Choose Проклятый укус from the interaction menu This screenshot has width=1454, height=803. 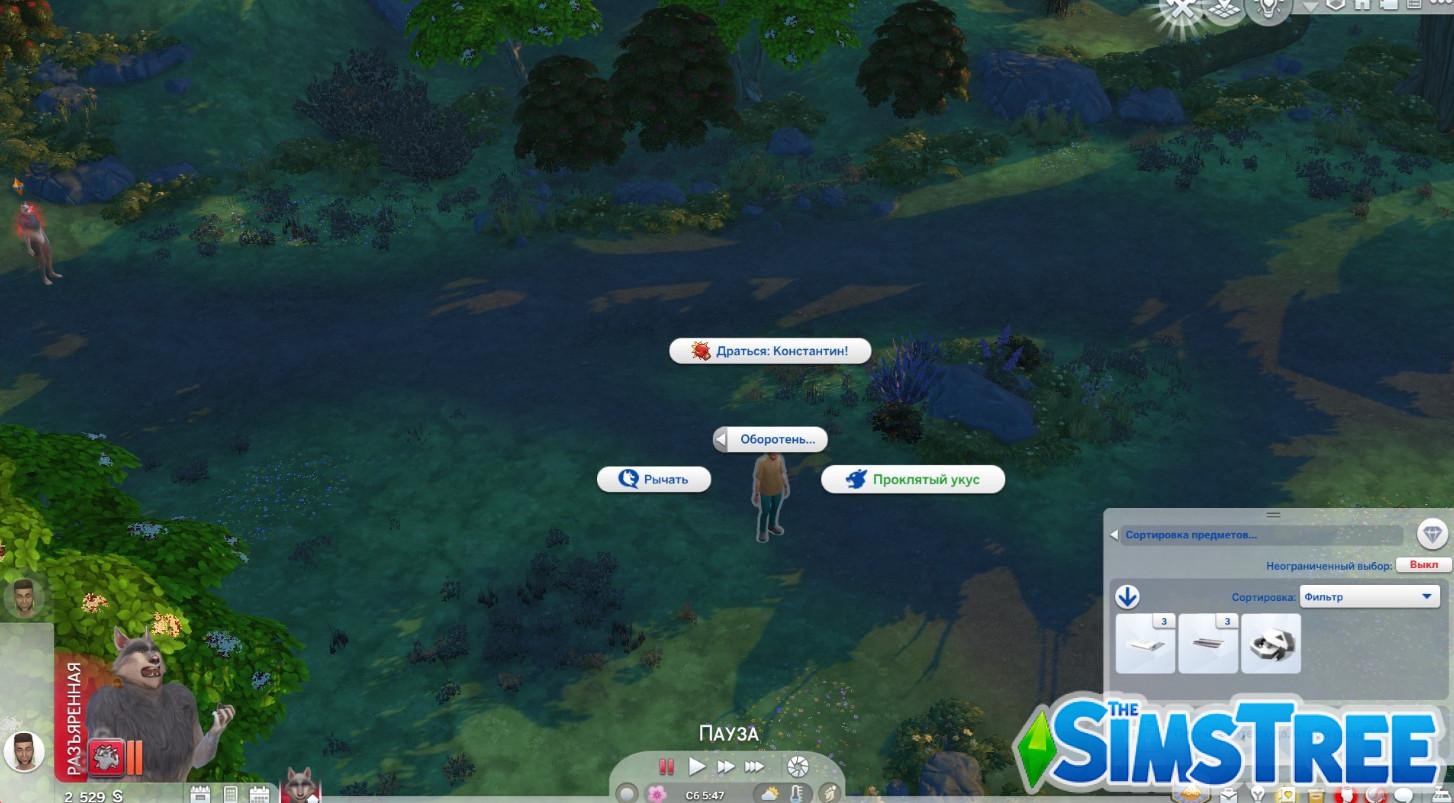click(x=912, y=479)
